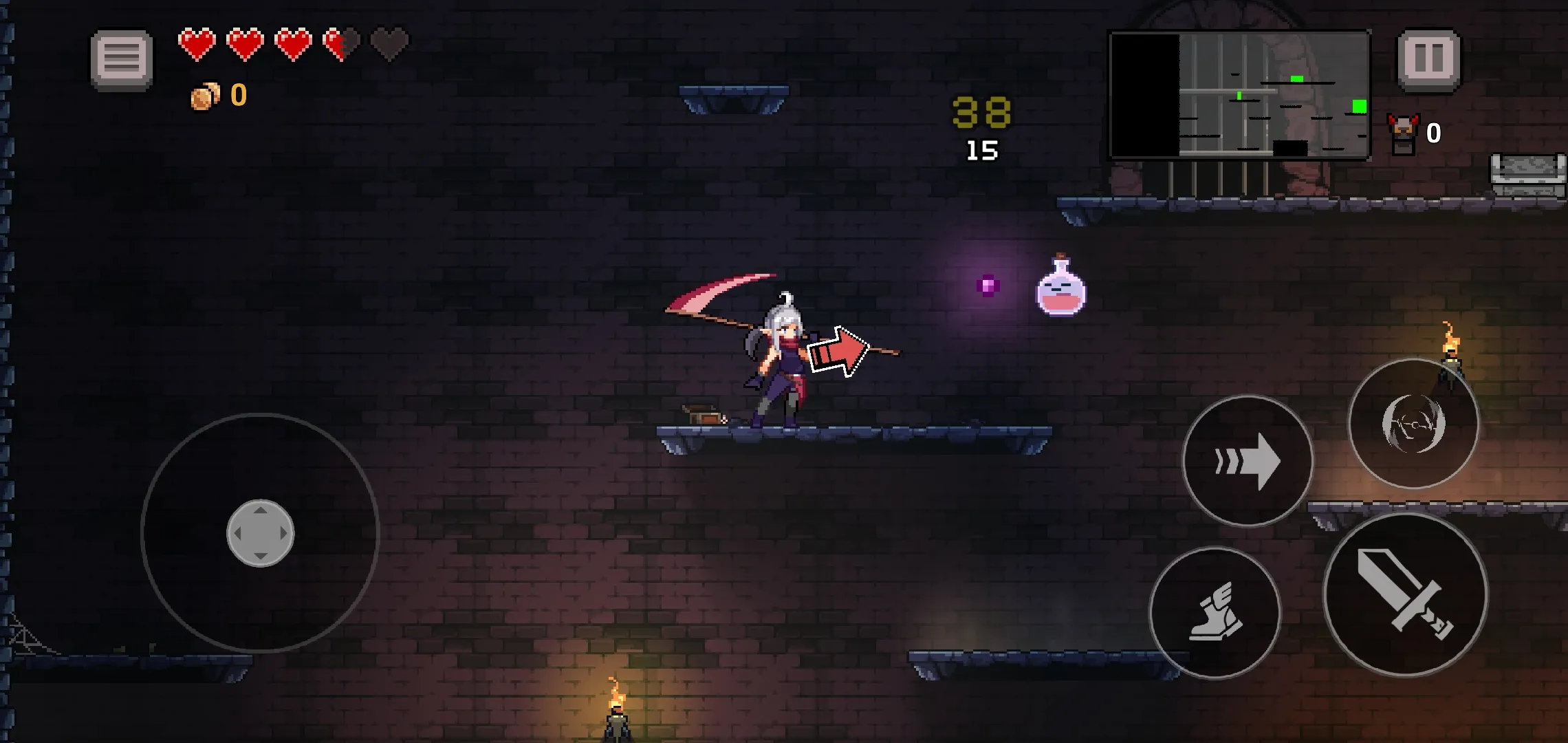The height and width of the screenshot is (743, 1568).
Task: Open the dungeon minimap
Action: pos(1239,96)
